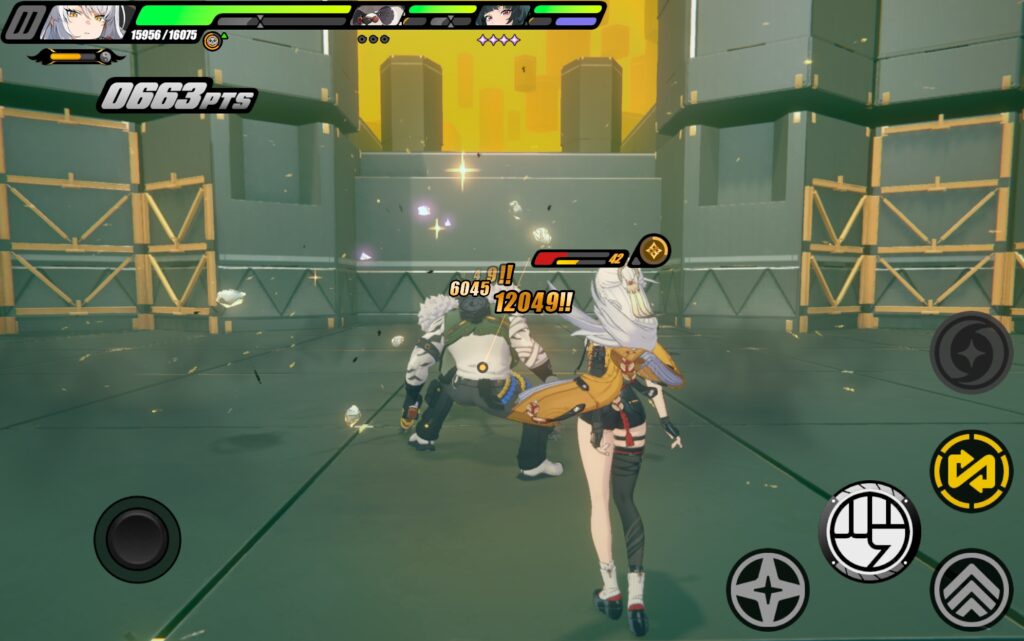The image size is (1024, 641).
Task: Pause the game with the top-left button
Action: (x=22, y=22)
